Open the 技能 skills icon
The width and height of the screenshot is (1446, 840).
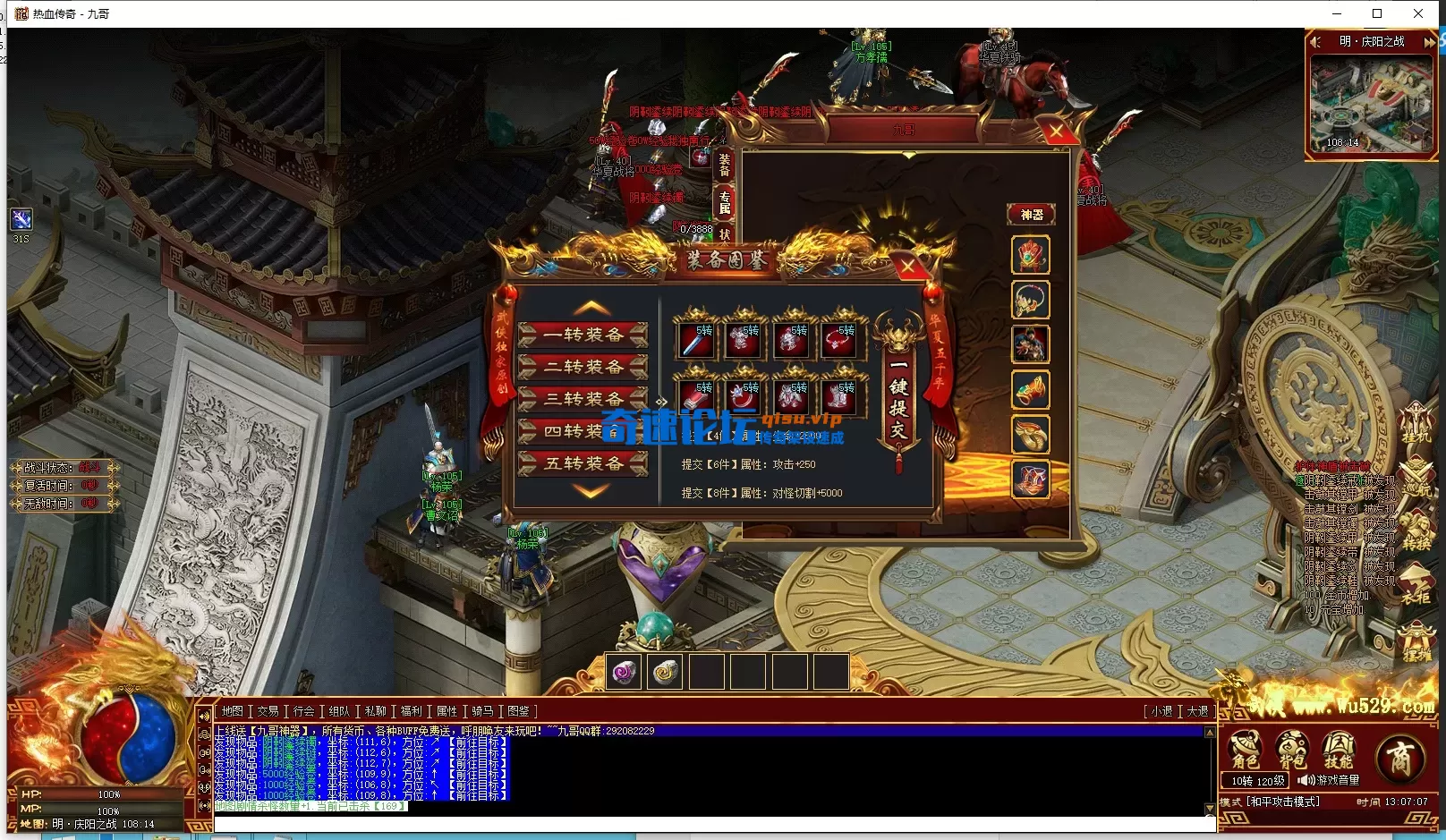tap(1338, 748)
